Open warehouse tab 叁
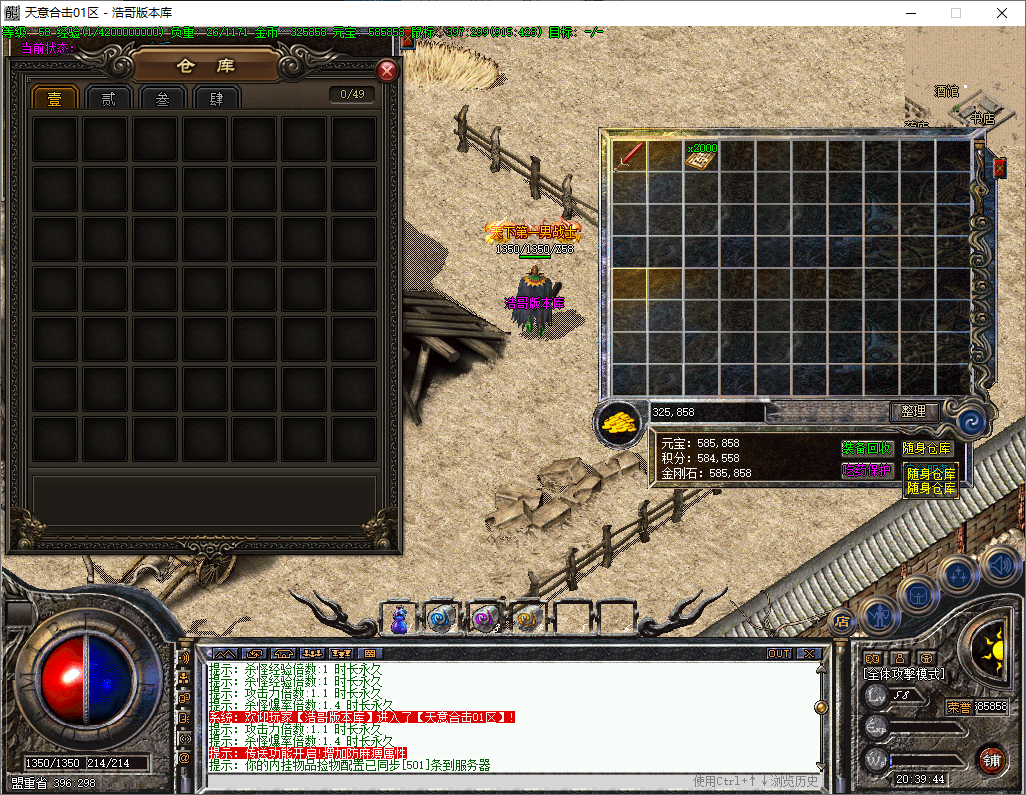The height and width of the screenshot is (795, 1026). tap(162, 98)
